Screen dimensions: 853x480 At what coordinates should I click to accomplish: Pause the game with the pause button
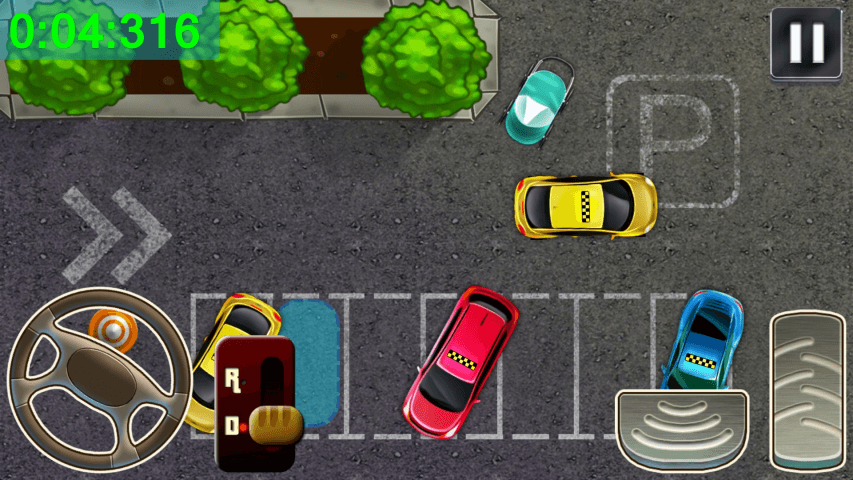(x=805, y=43)
